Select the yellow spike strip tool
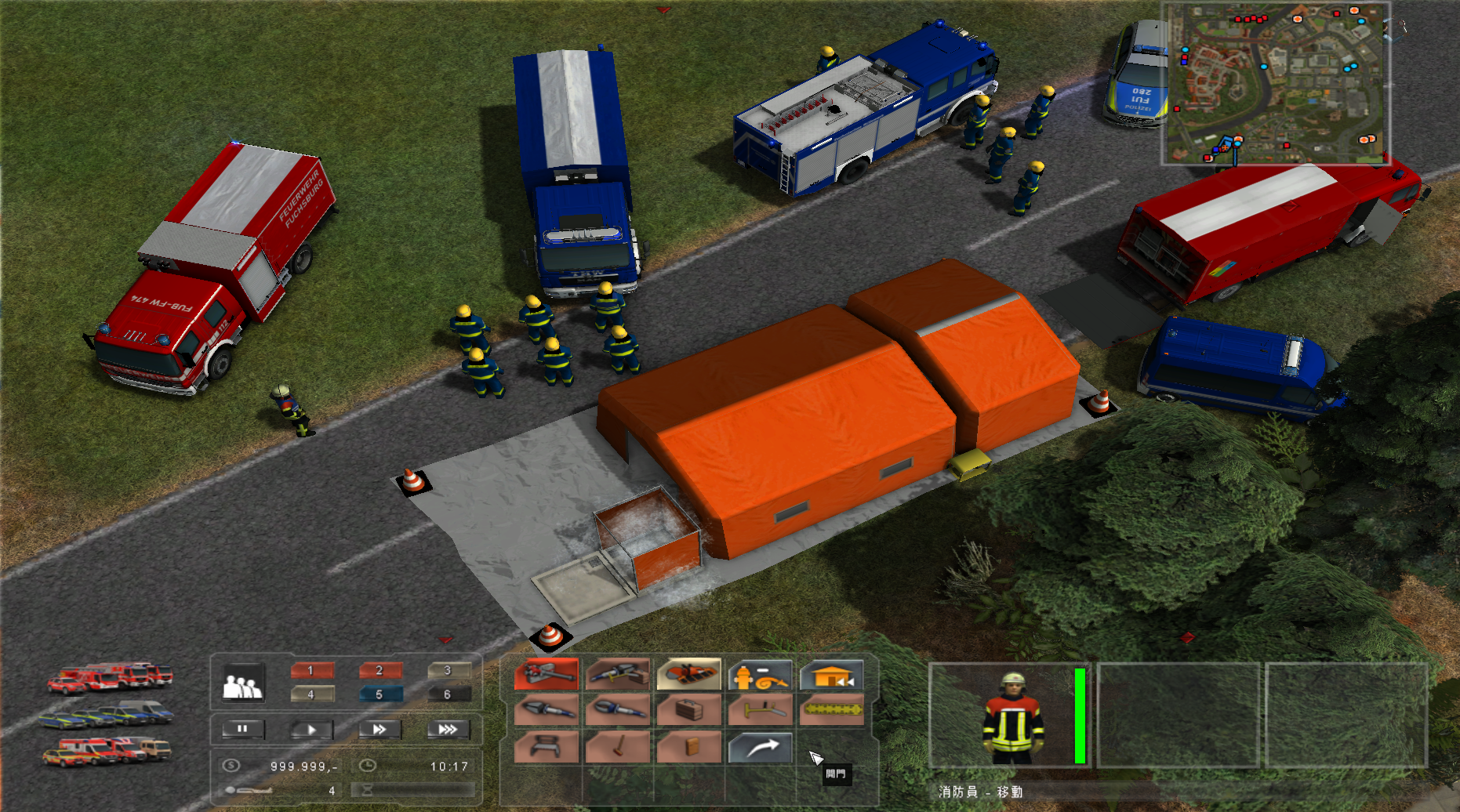Image resolution: width=1460 pixels, height=812 pixels. 831,711
